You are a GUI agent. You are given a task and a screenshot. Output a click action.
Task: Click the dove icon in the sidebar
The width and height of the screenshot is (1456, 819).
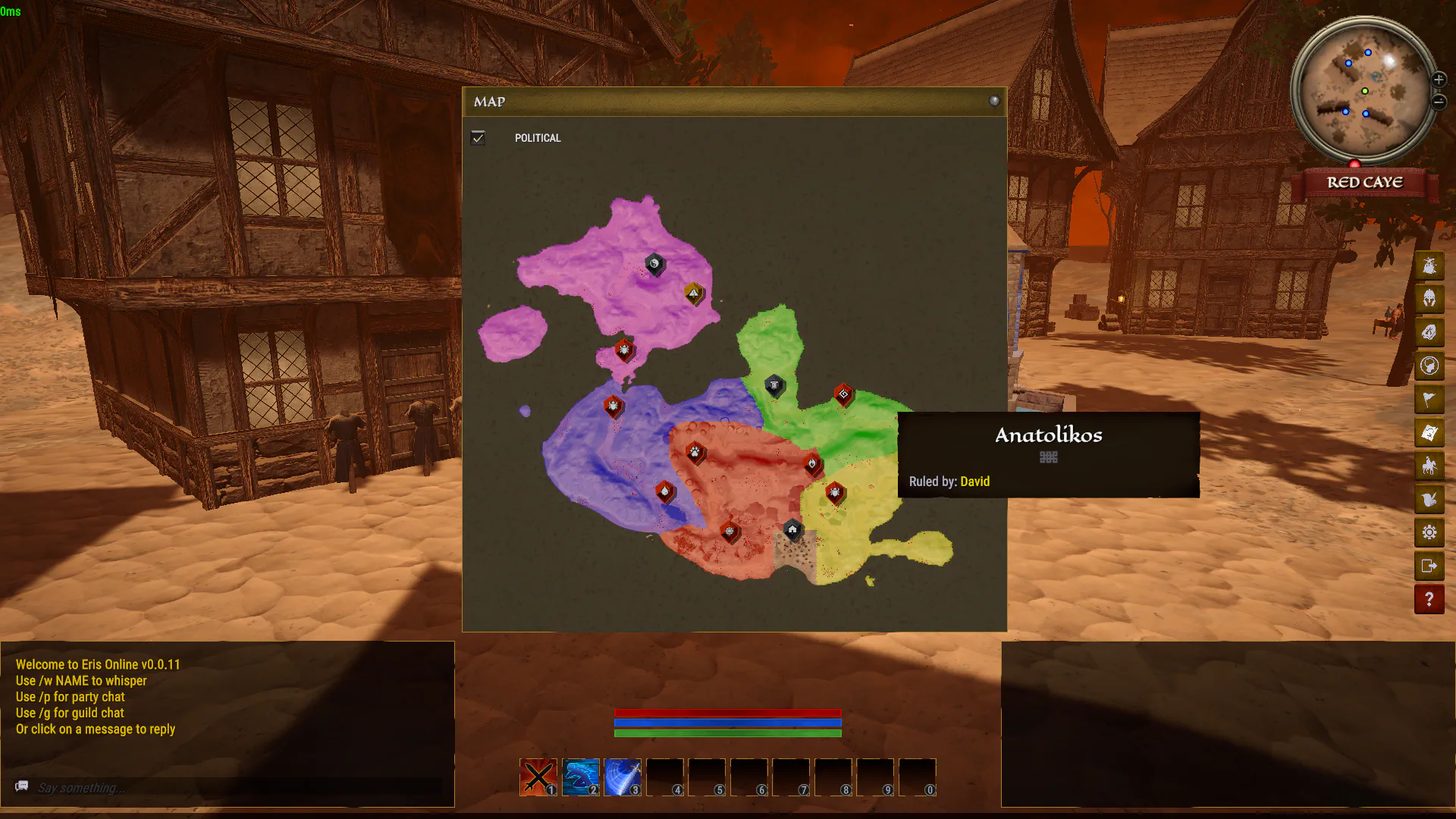point(1429,499)
